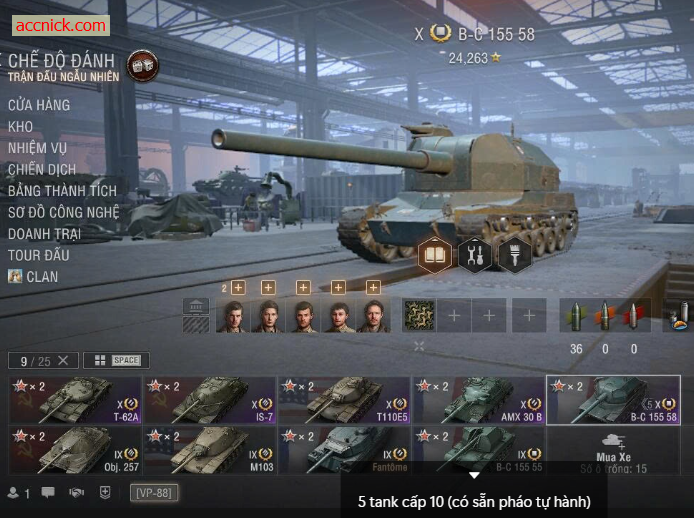Clear the 9 / 25 carousel filter
This screenshot has width=694, height=518.
click(x=63, y=360)
